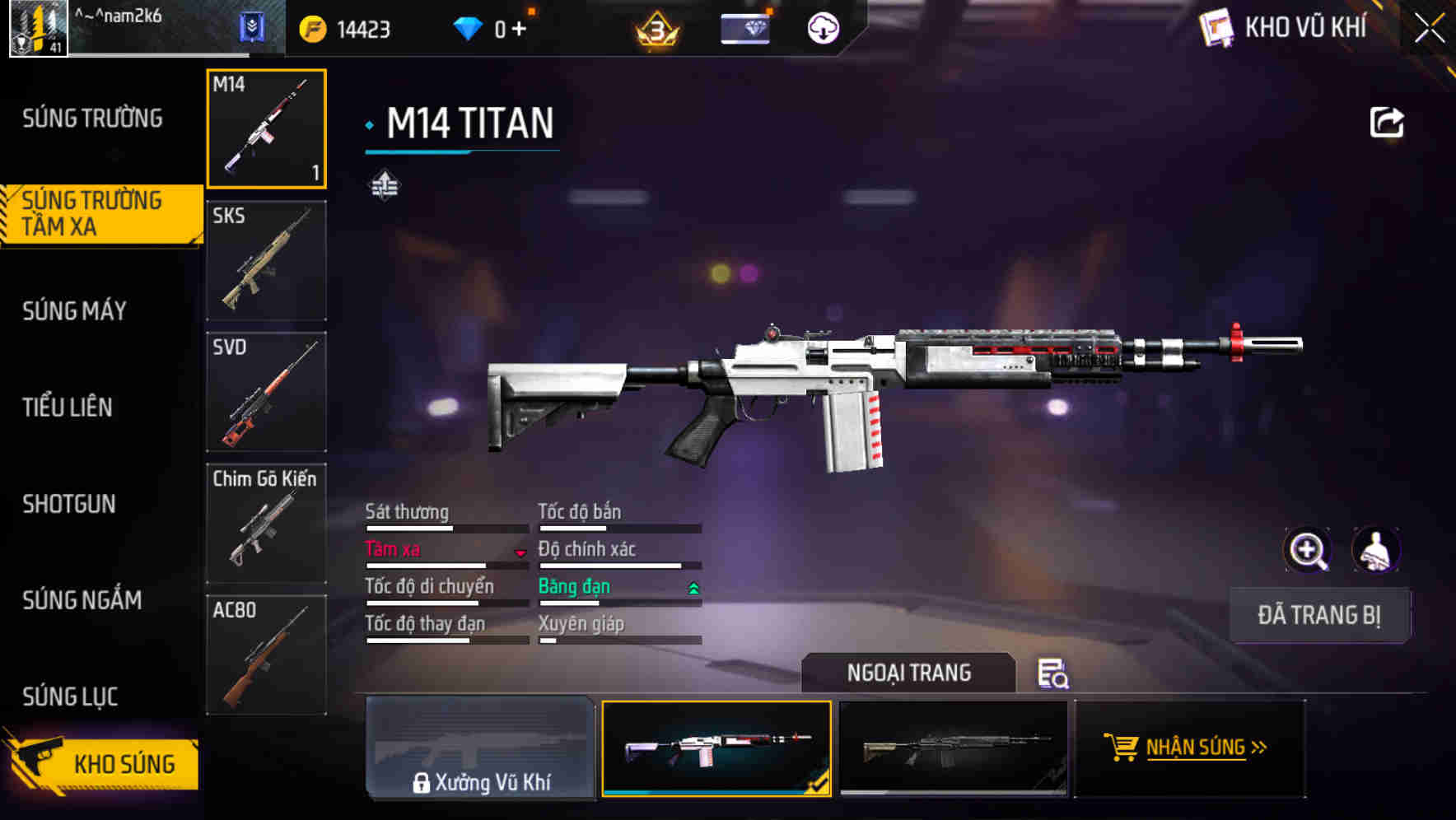The height and width of the screenshot is (820, 1456).
Task: Preview weapon on character model
Action: pos(1375,550)
